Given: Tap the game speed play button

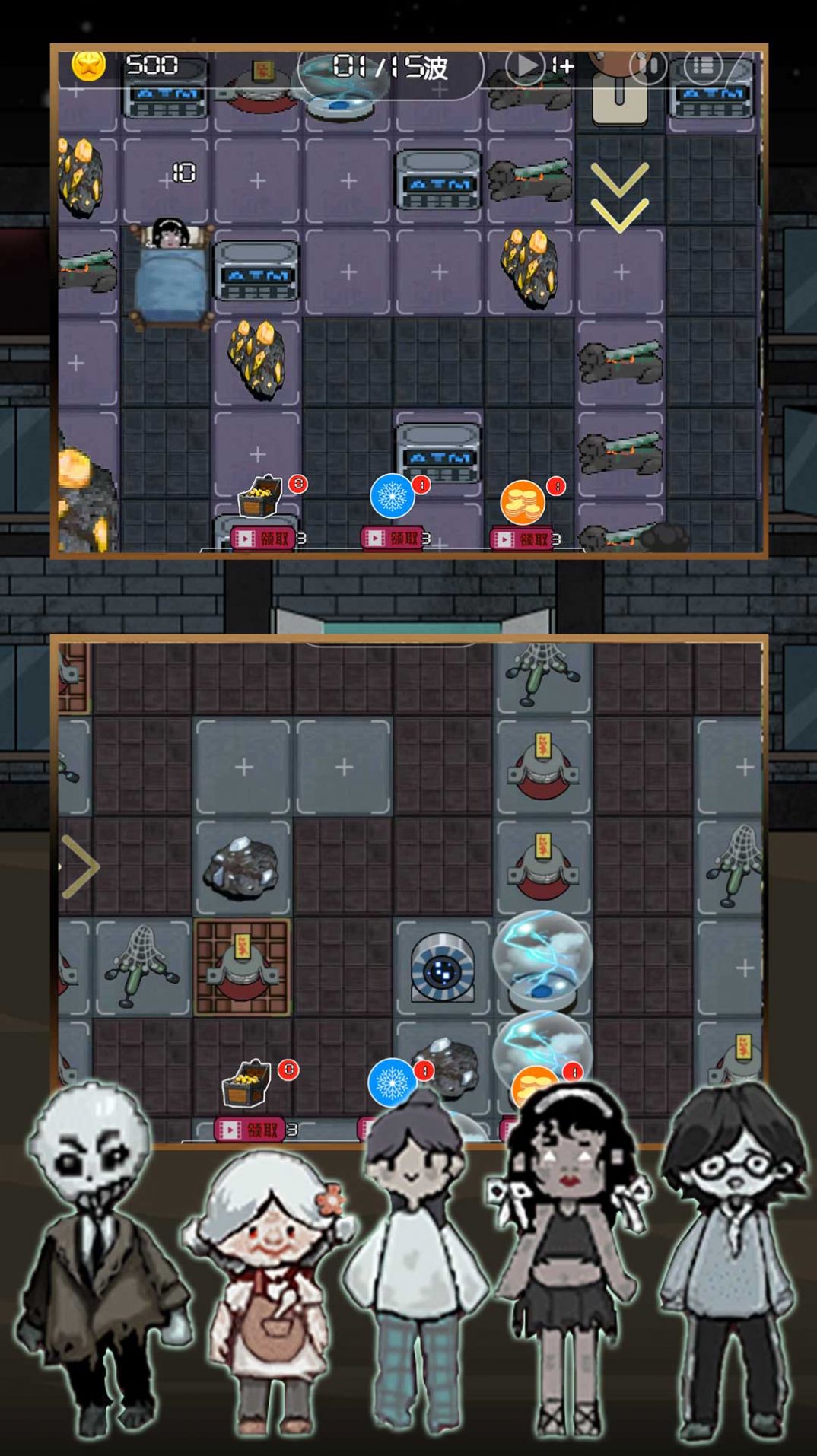Looking at the screenshot, I should pyautogui.click(x=525, y=65).
